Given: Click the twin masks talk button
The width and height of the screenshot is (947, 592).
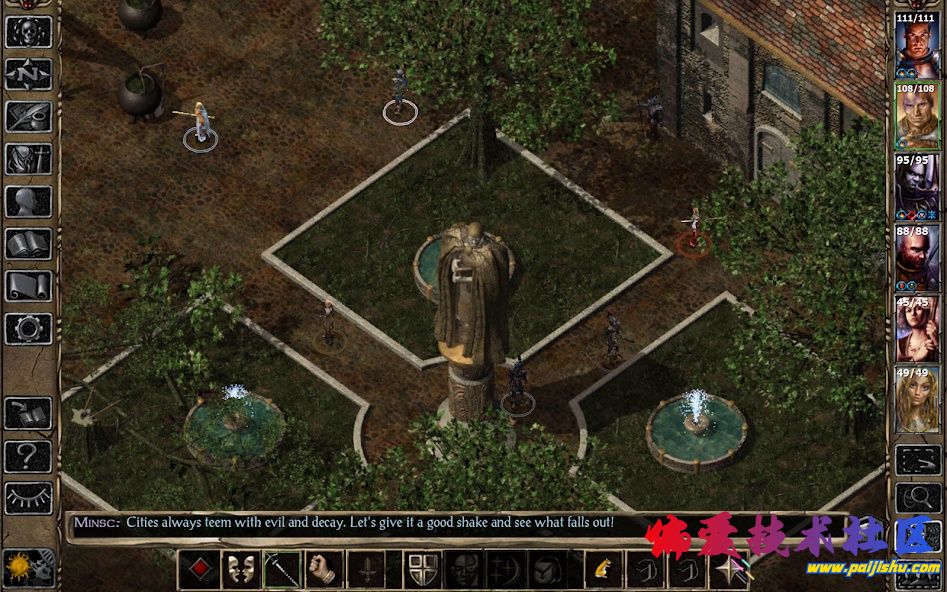Looking at the screenshot, I should 240,570.
